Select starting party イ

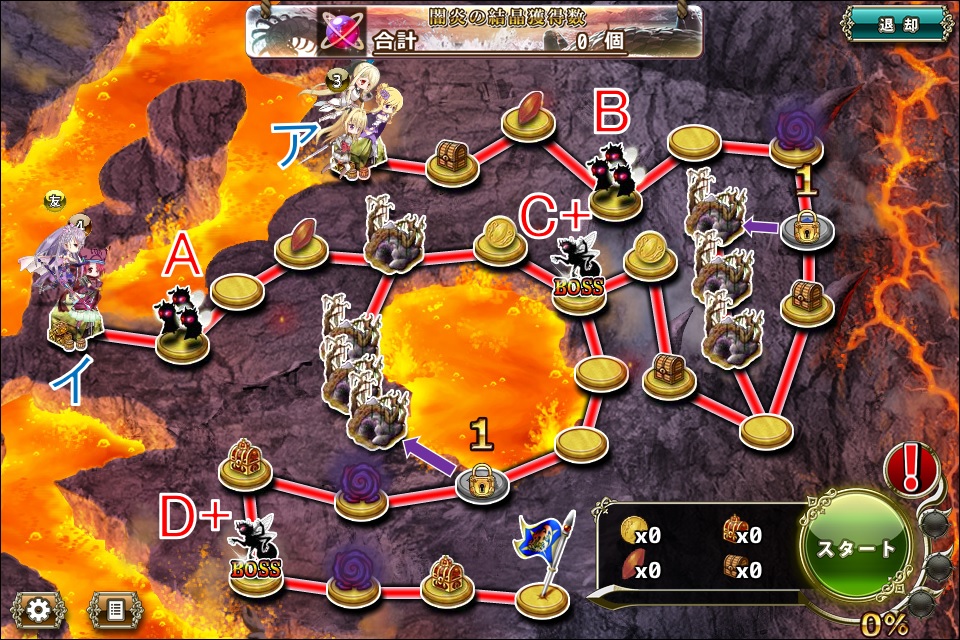(x=70, y=295)
